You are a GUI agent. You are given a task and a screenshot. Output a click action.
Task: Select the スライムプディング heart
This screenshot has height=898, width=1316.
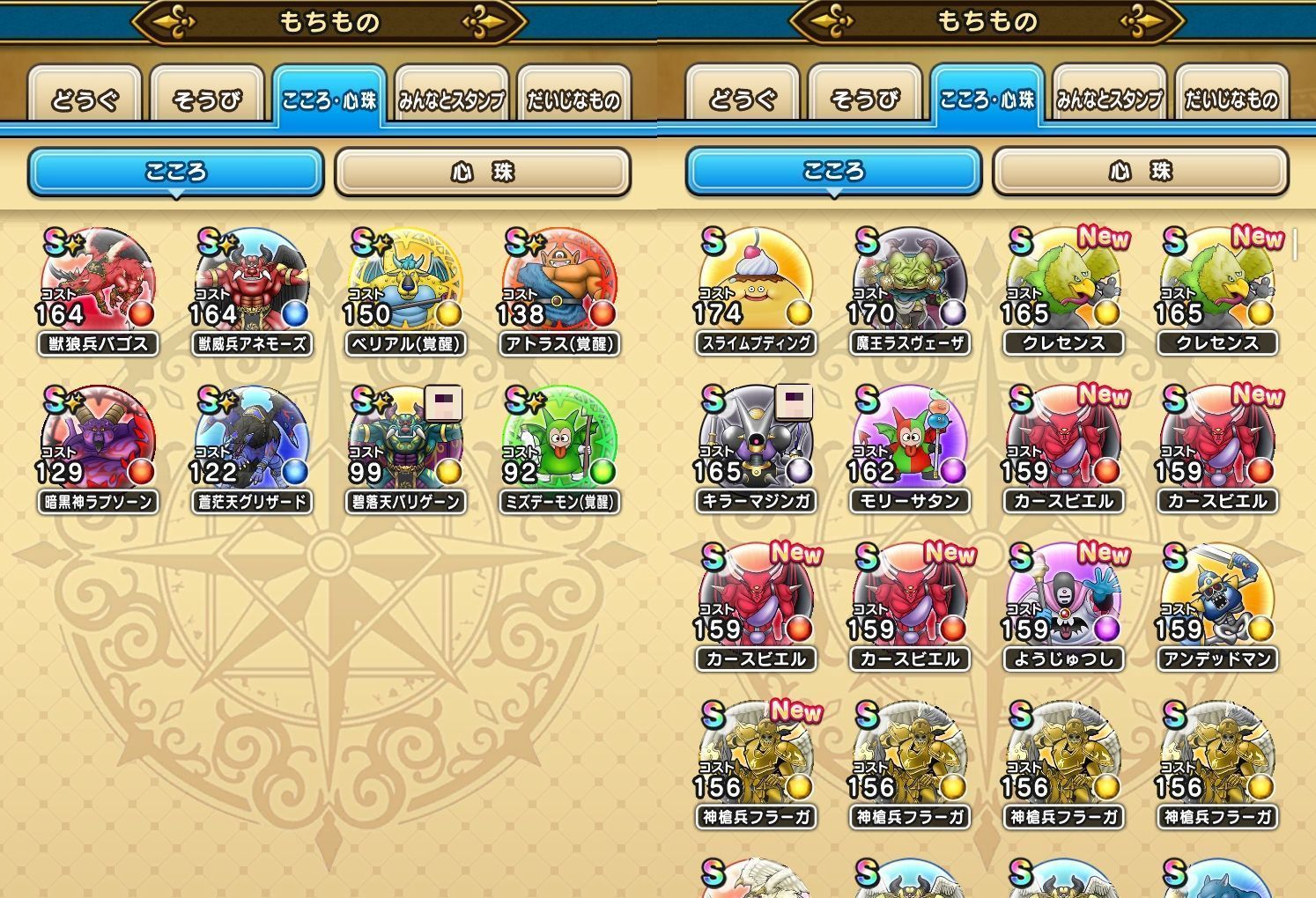(x=756, y=283)
